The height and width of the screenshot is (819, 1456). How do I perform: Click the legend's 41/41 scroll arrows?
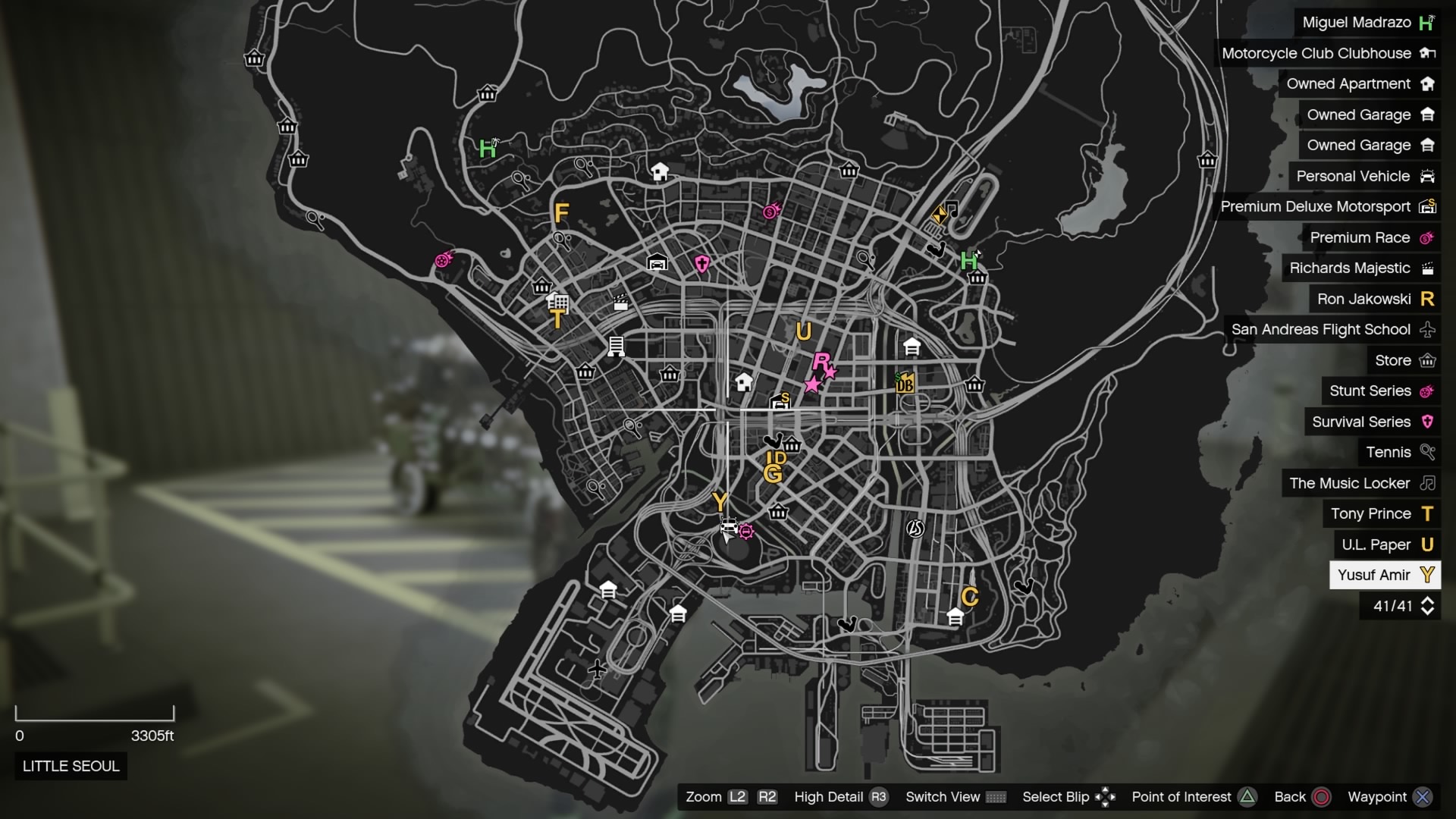coord(1427,606)
